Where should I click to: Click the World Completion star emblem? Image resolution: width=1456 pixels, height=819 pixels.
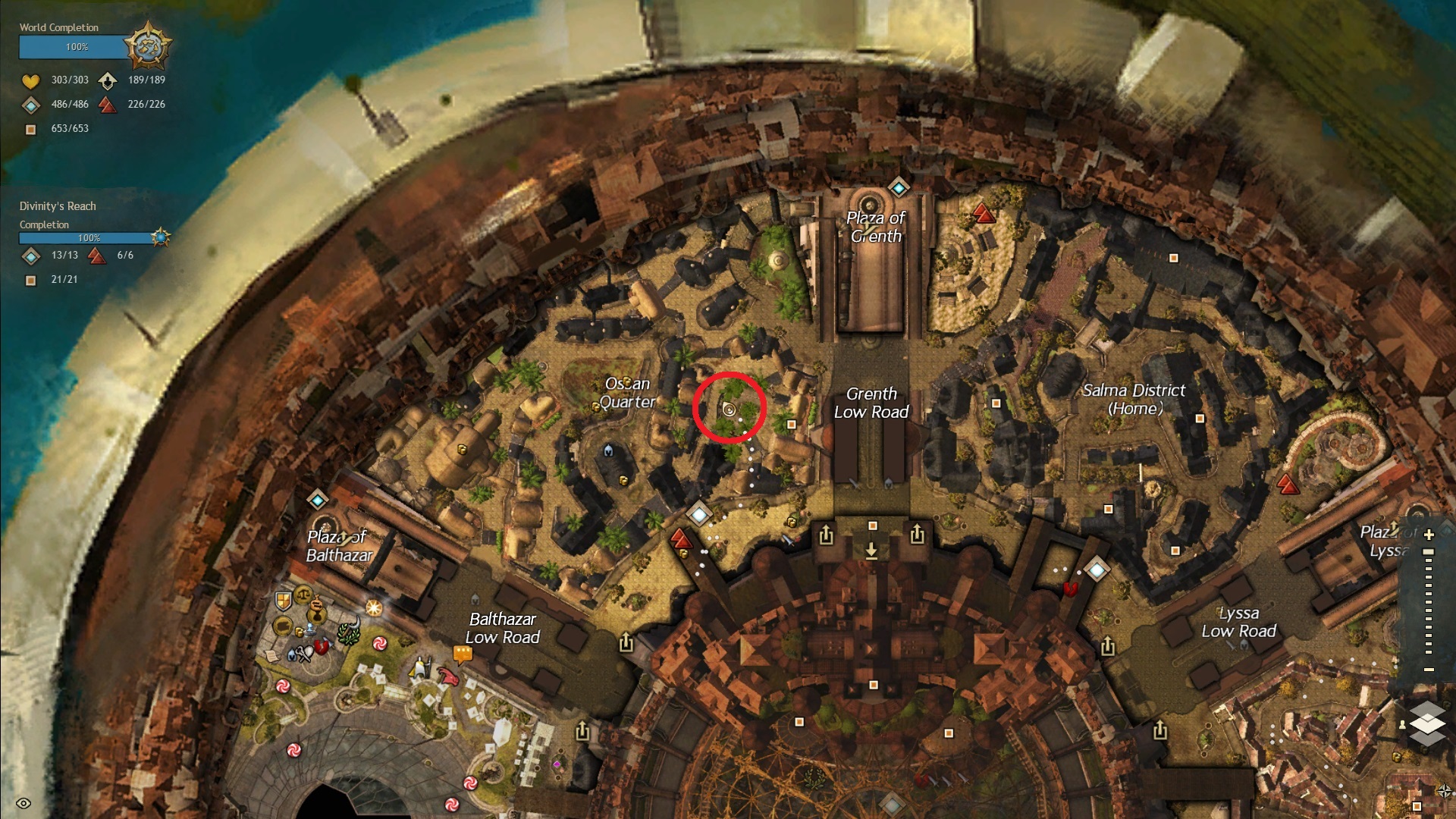[147, 46]
